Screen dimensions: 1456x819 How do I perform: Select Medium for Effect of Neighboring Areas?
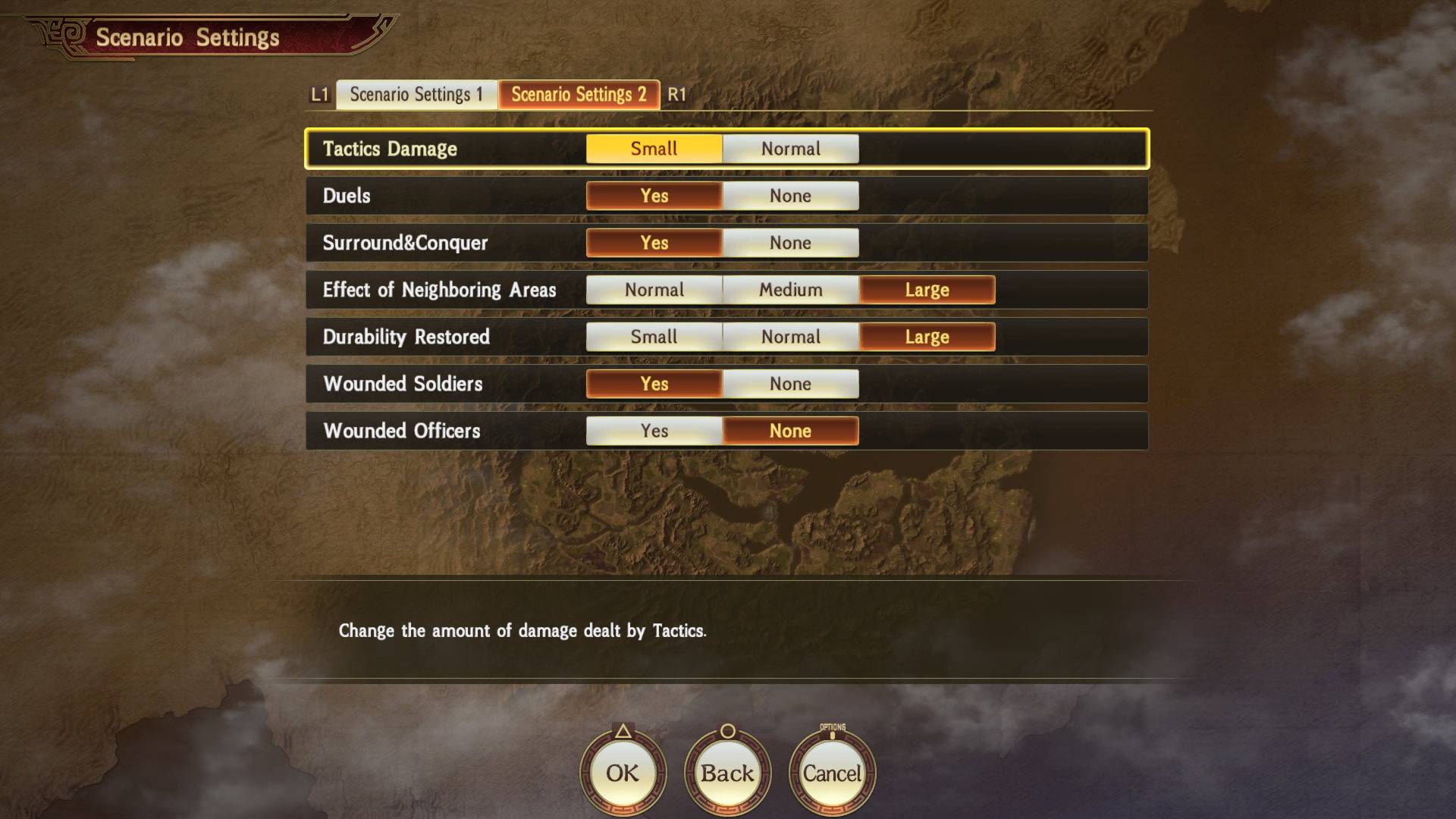[x=790, y=290]
